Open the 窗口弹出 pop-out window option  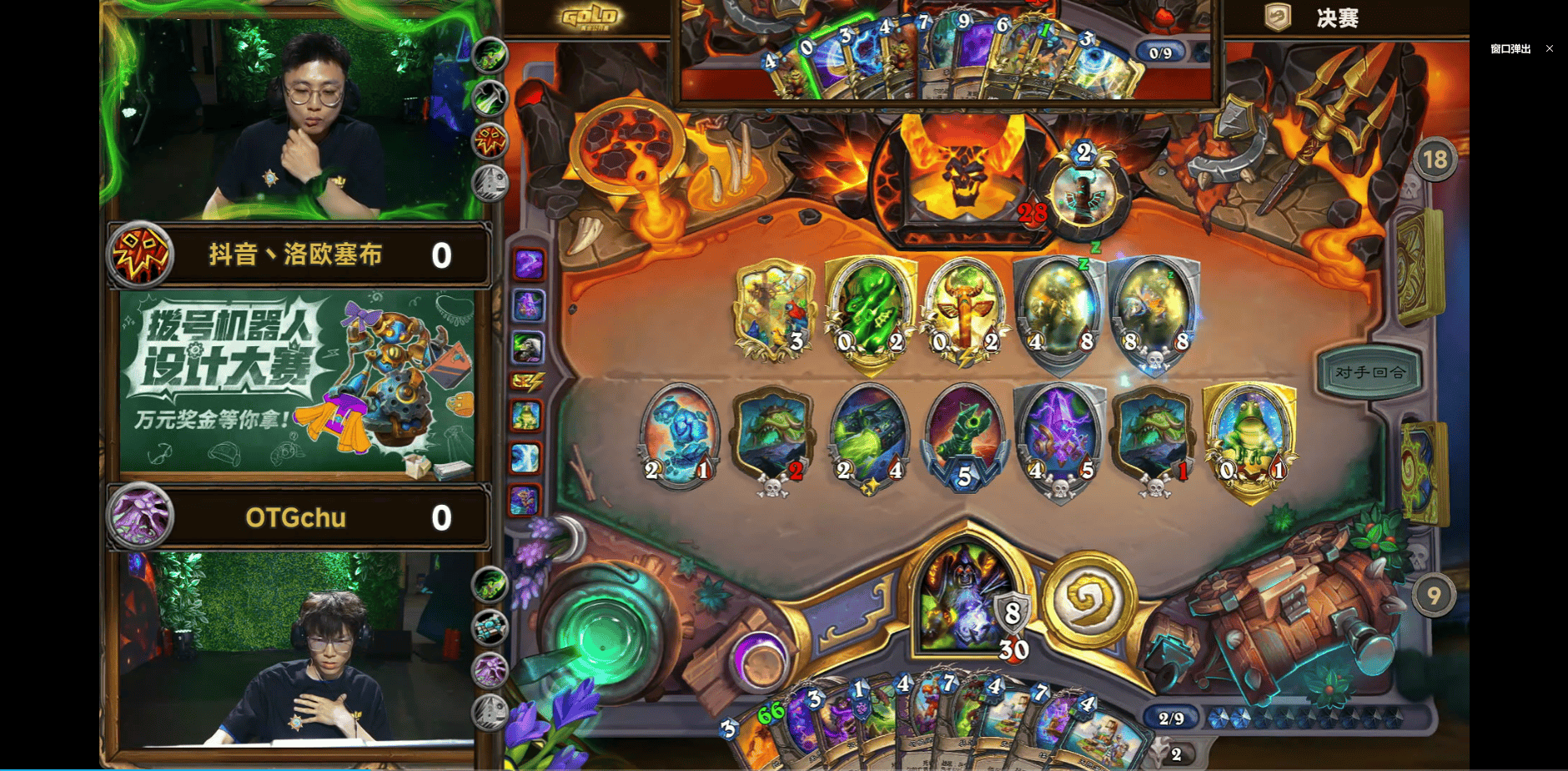coord(1510,49)
